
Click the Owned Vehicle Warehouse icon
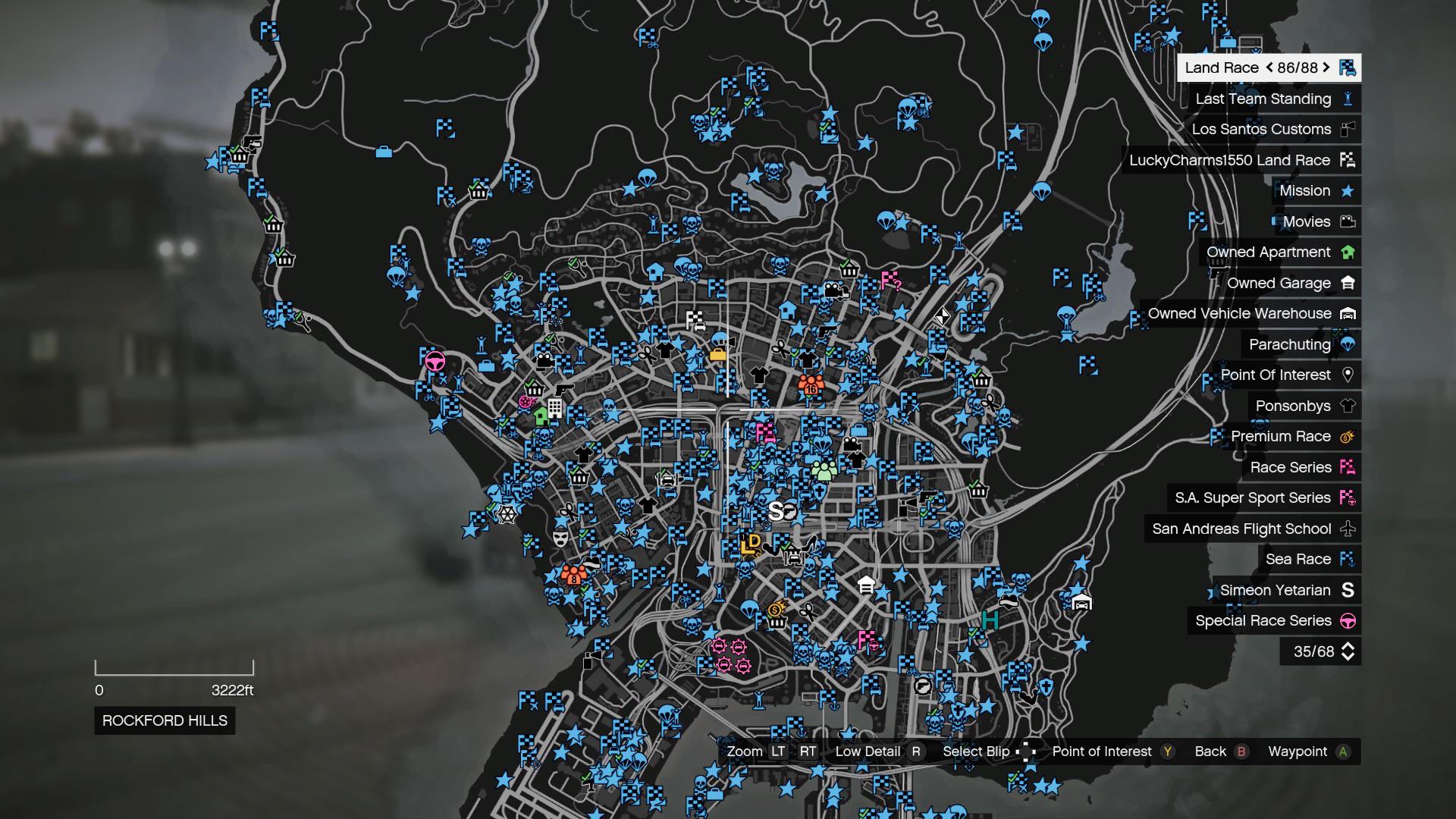click(1349, 313)
